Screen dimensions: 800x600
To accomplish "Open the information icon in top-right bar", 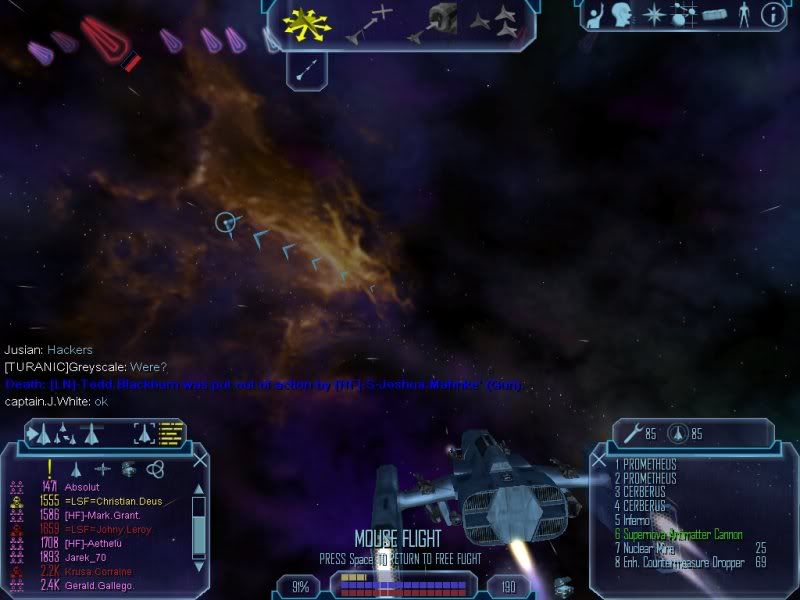I will 771,14.
